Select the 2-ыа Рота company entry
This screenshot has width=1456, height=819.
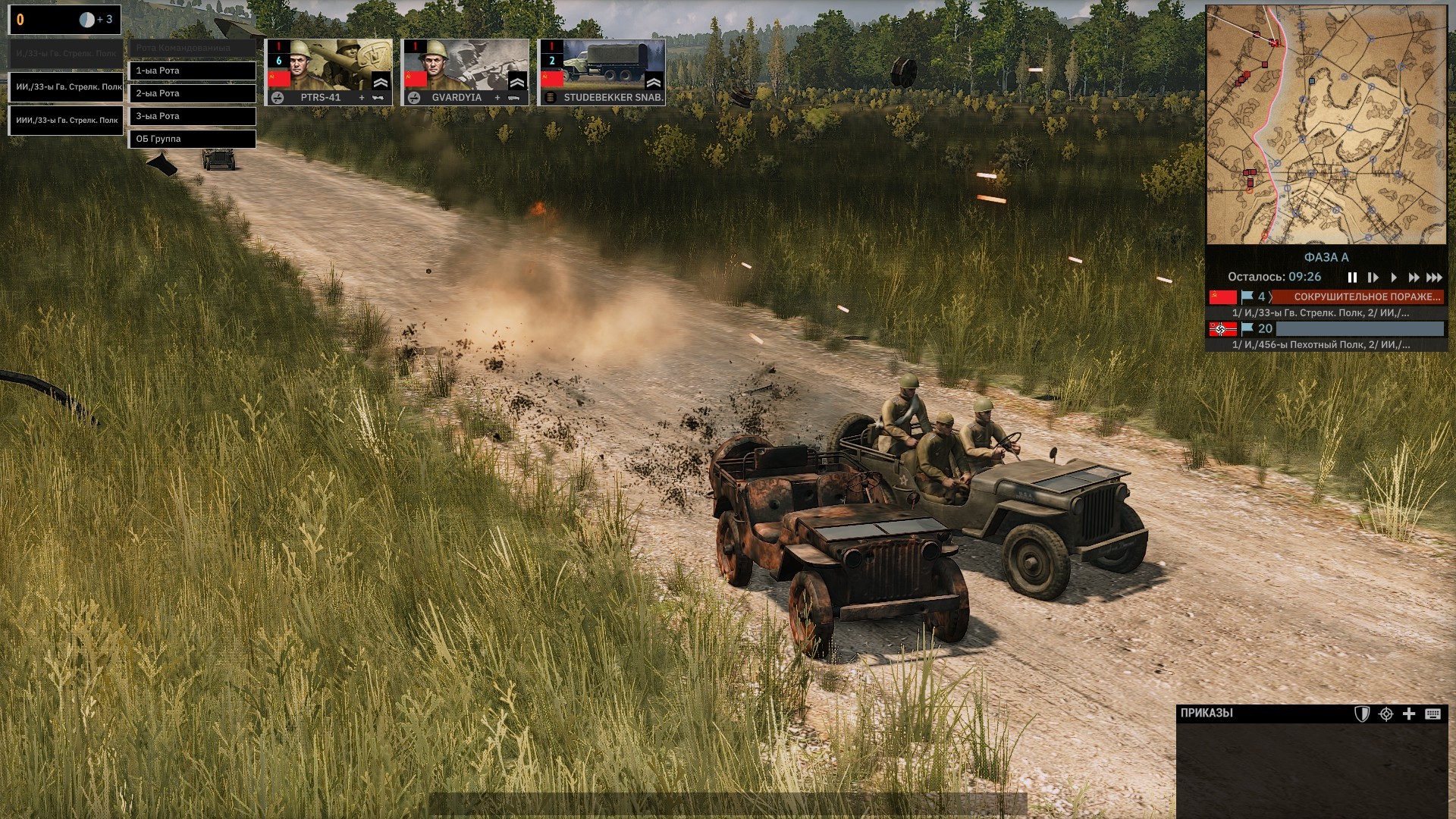(x=193, y=93)
